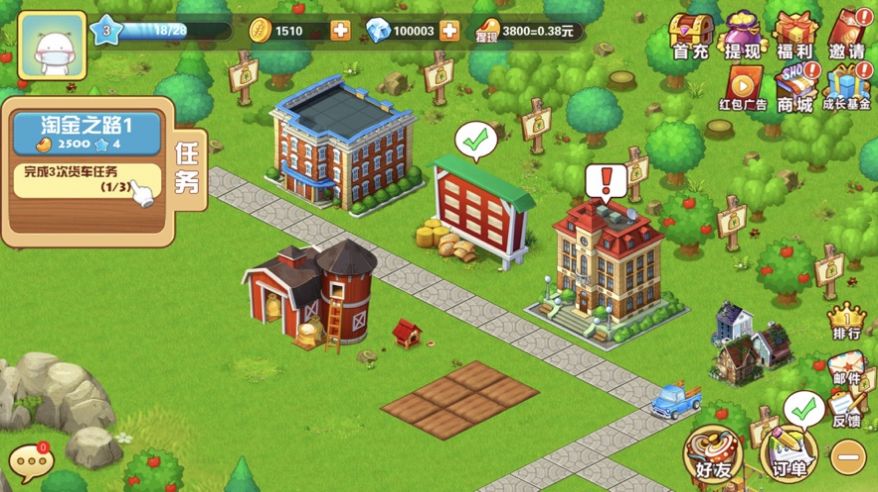This screenshot has width=878, height=492.
Task: Buy more diamonds with plus button
Action: (449, 30)
